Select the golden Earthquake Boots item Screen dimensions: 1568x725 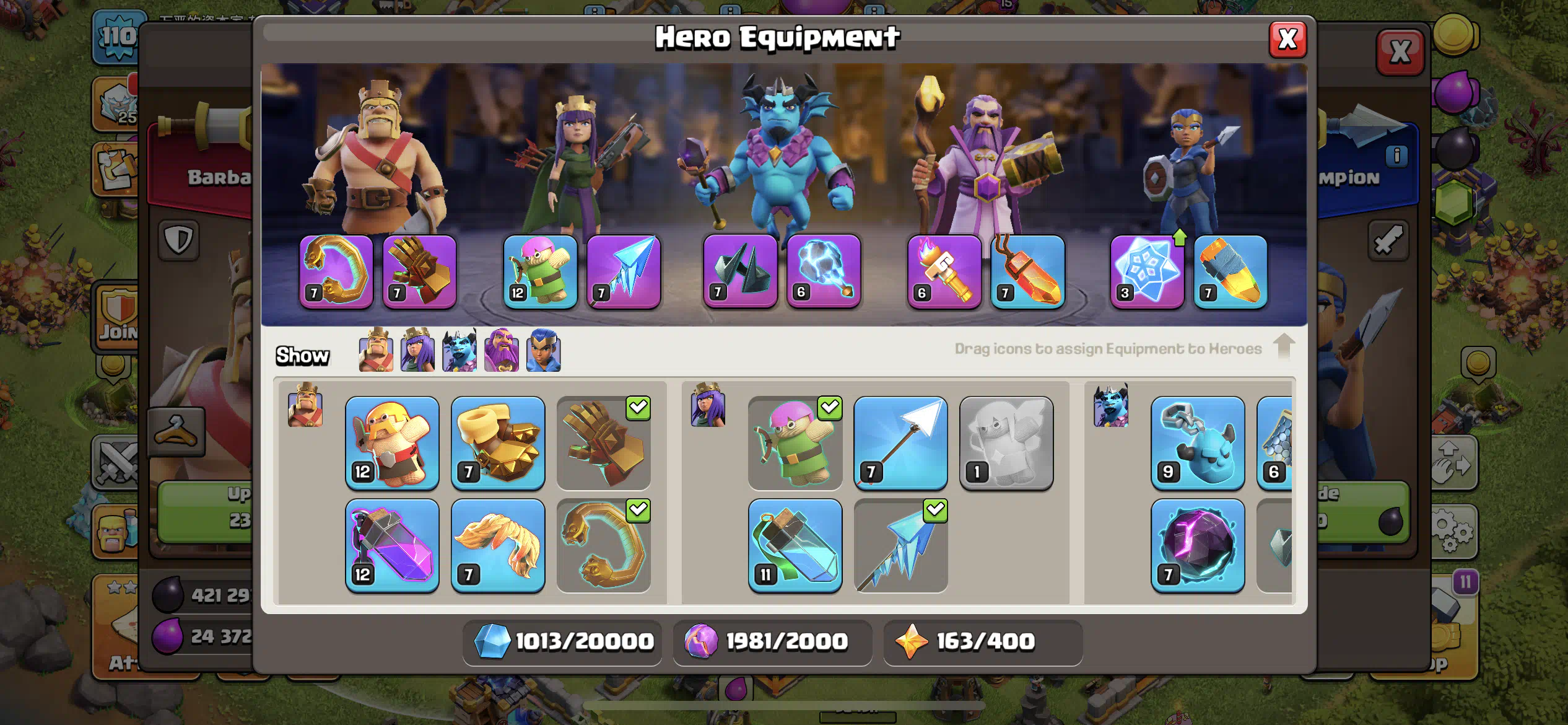click(498, 443)
